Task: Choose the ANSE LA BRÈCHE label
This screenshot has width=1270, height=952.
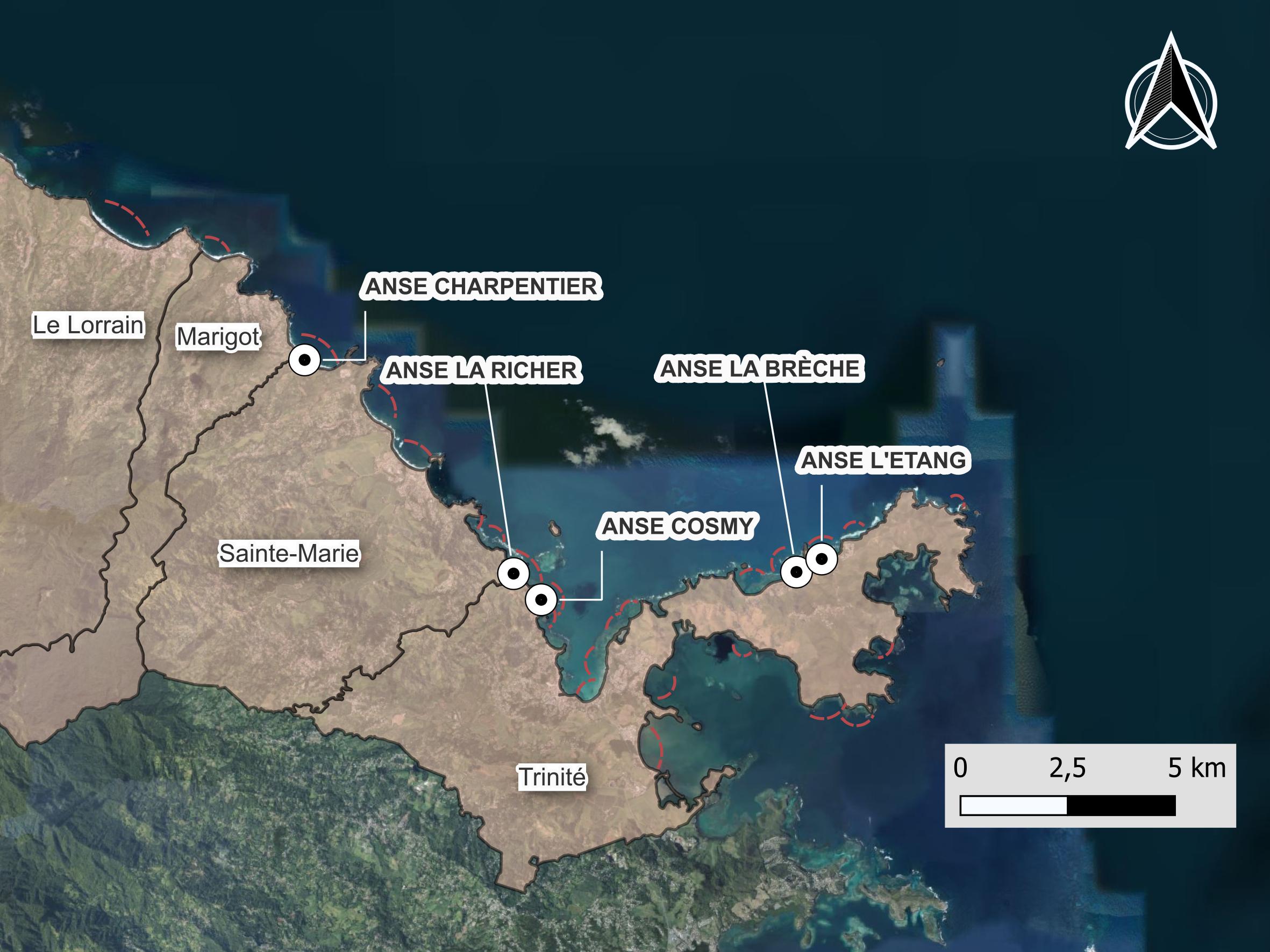Action: pyautogui.click(x=760, y=368)
